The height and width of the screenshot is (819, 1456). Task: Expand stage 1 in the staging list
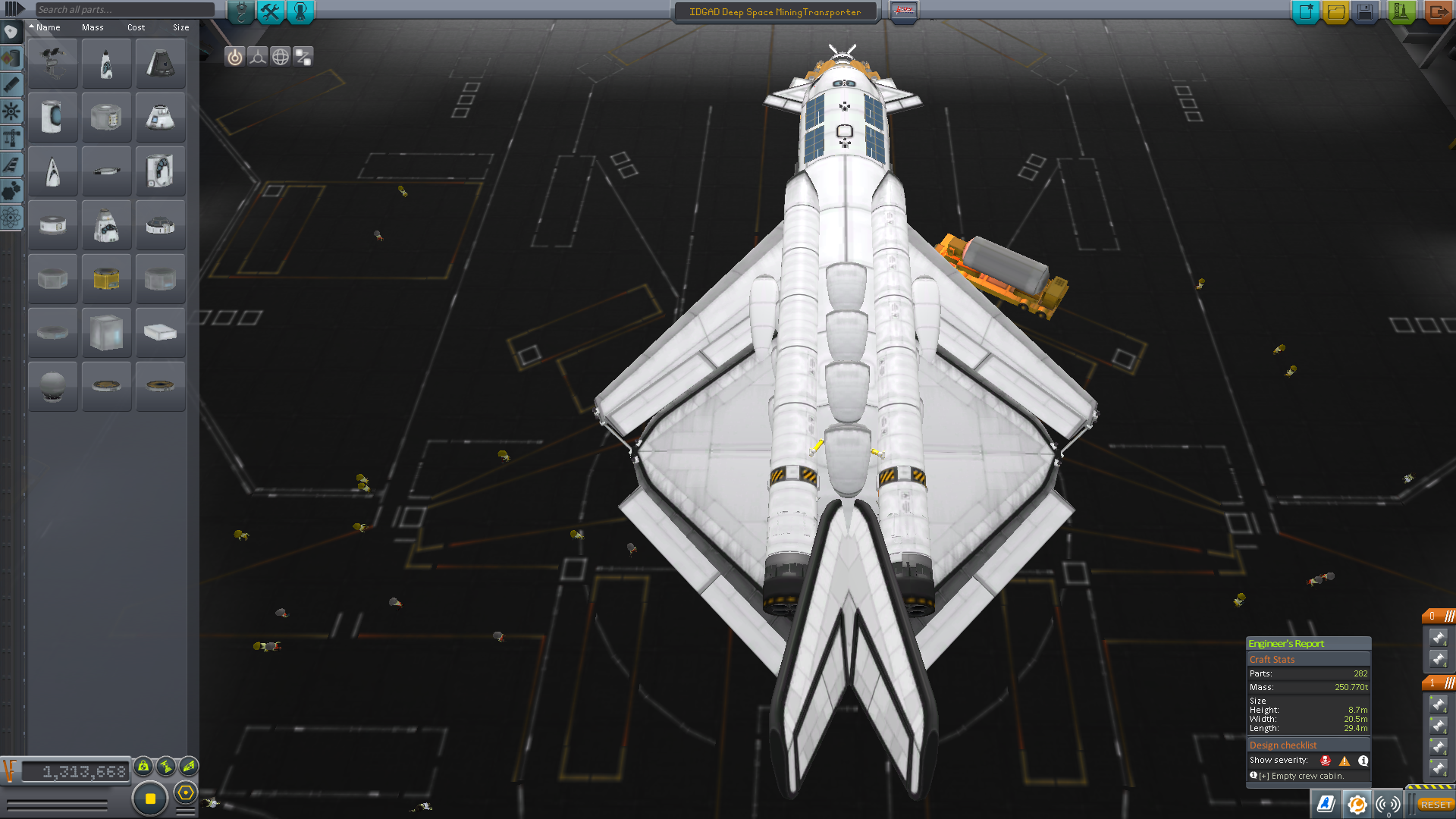[1432, 683]
